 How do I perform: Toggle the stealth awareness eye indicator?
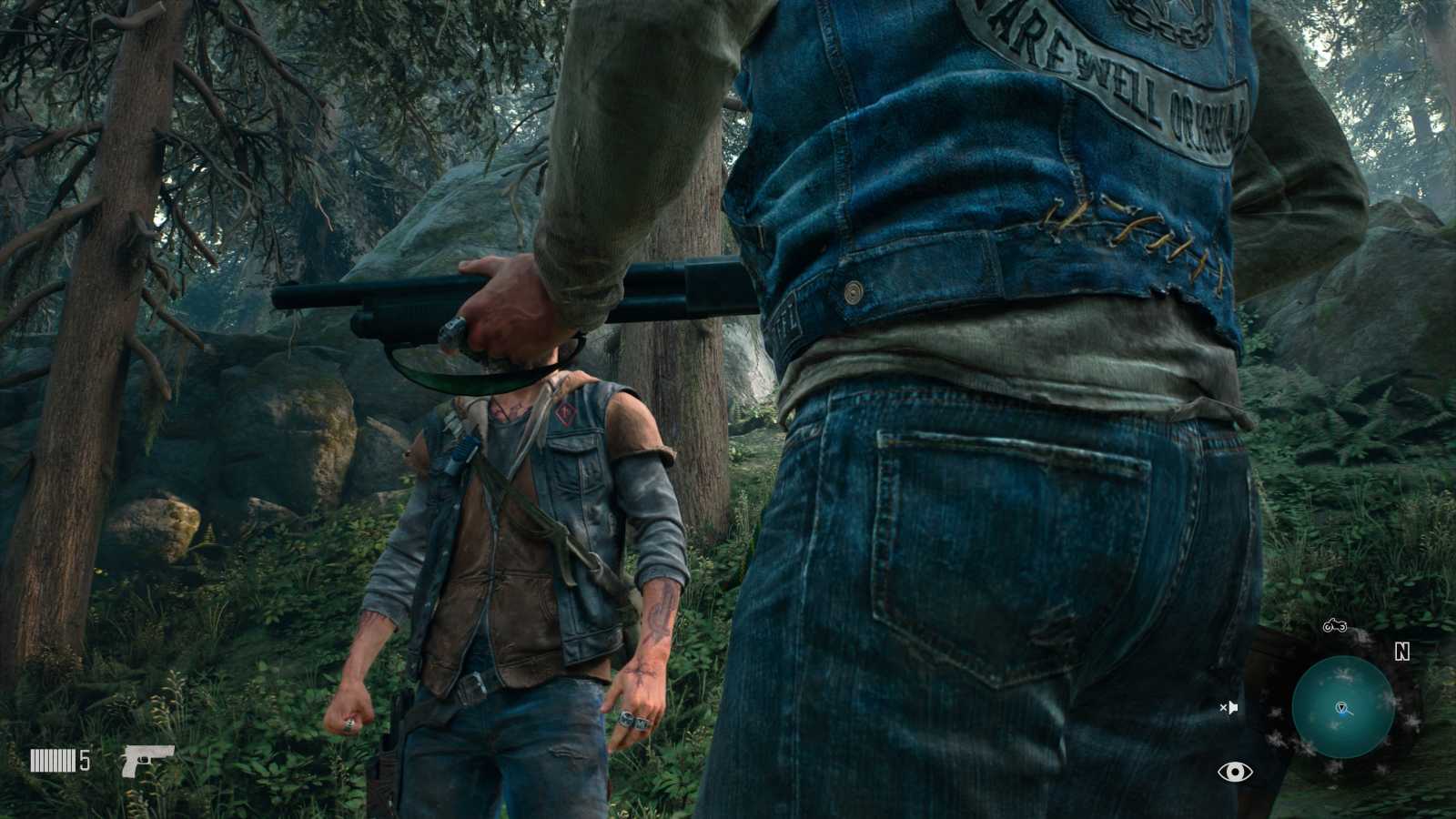1234,771
